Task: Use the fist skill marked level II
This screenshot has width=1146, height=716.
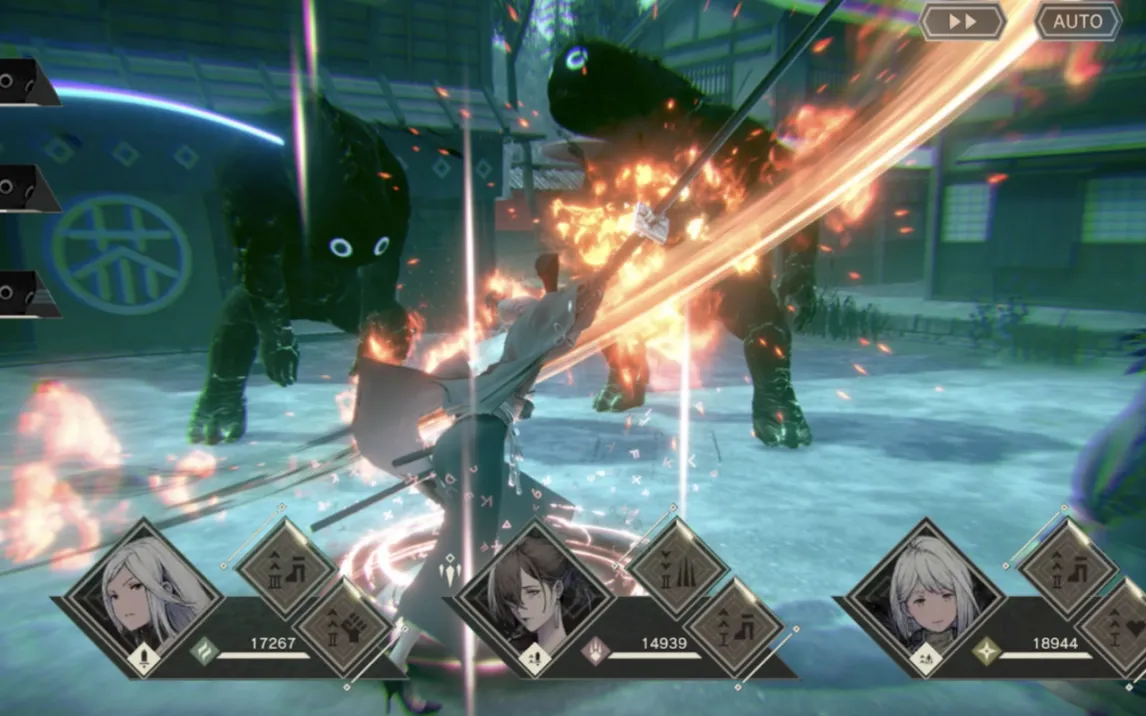Action: pos(345,628)
